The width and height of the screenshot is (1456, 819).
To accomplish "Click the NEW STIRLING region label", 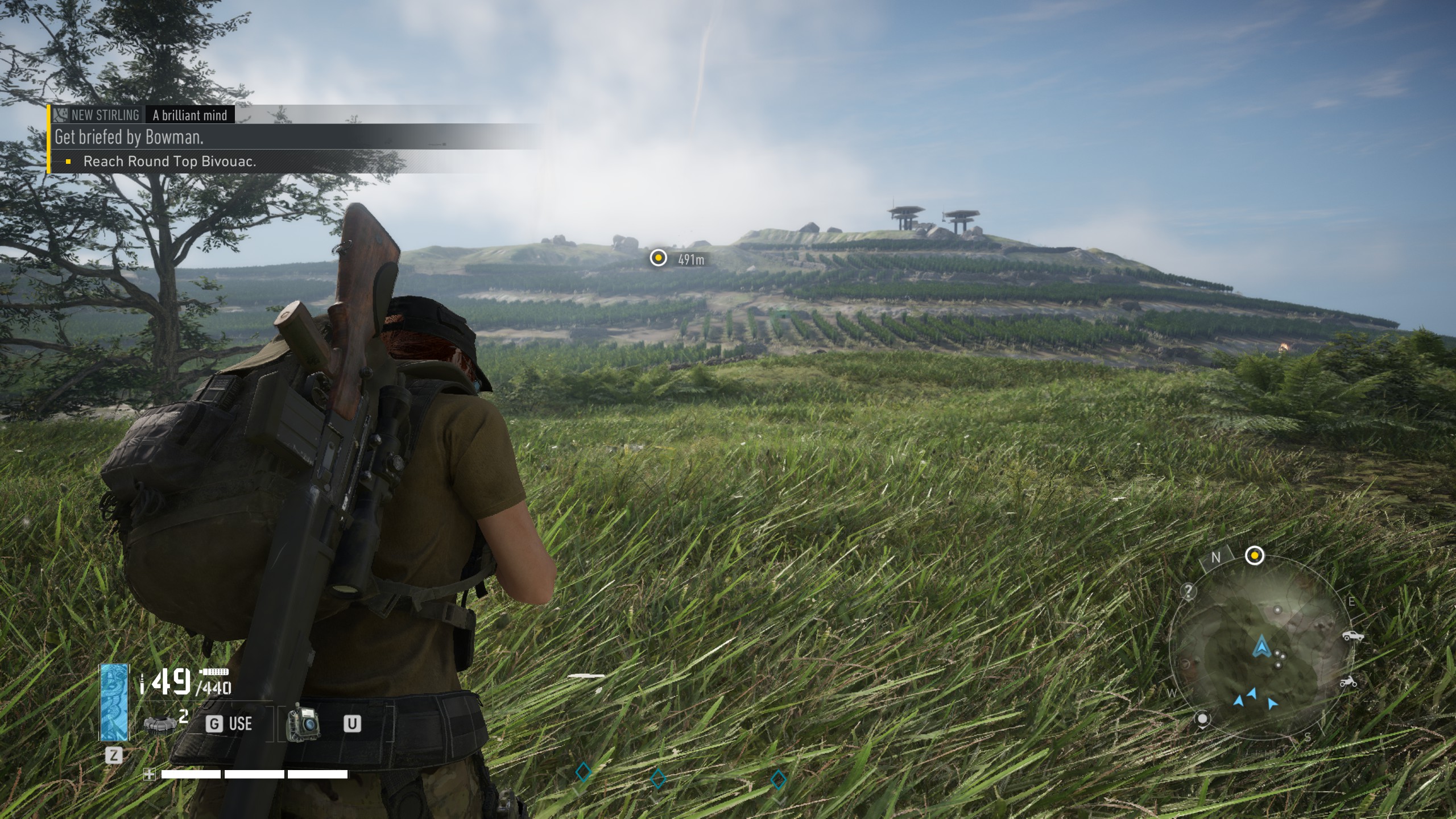I will pos(105,115).
